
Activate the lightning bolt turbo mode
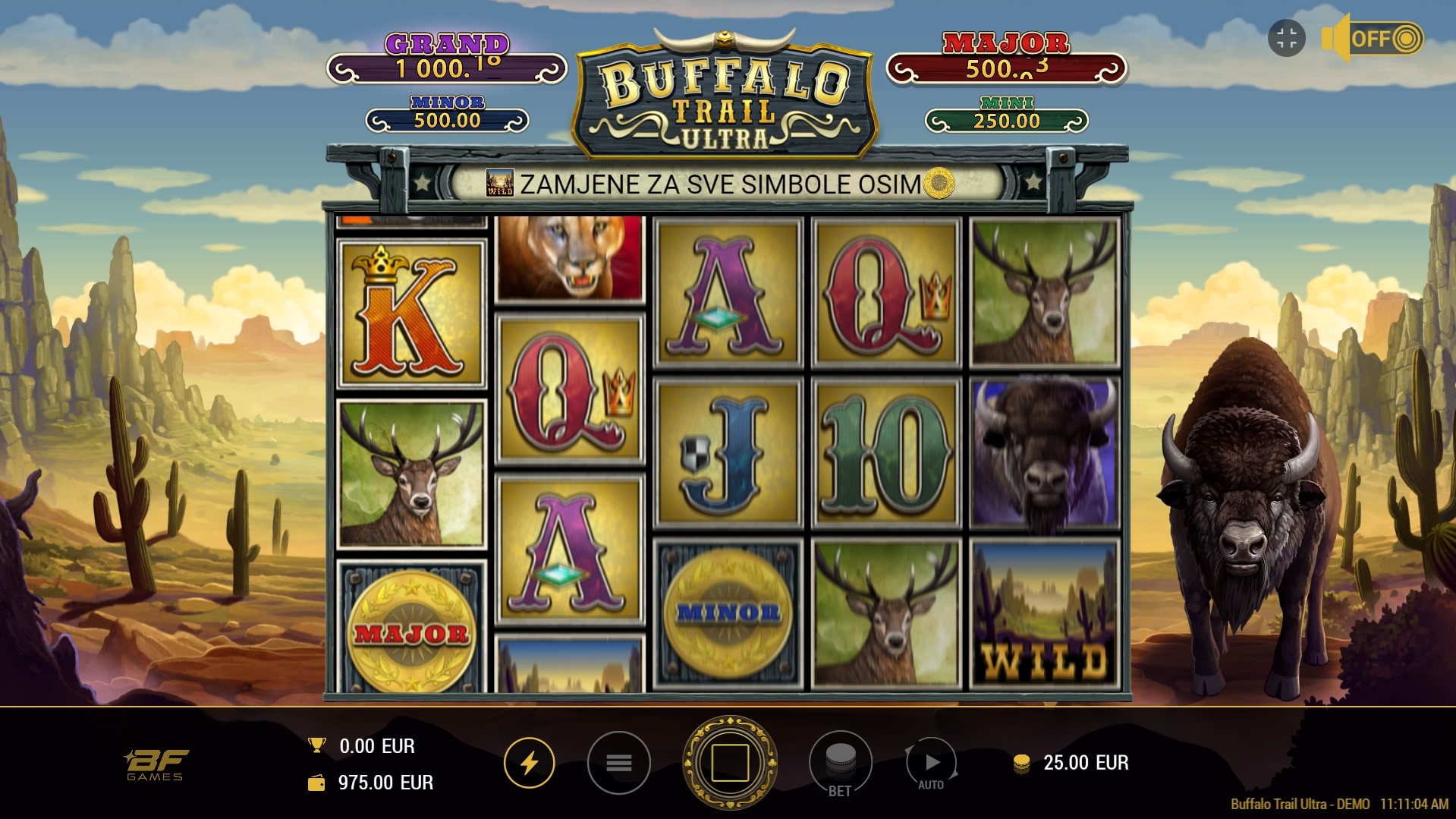[x=529, y=762]
